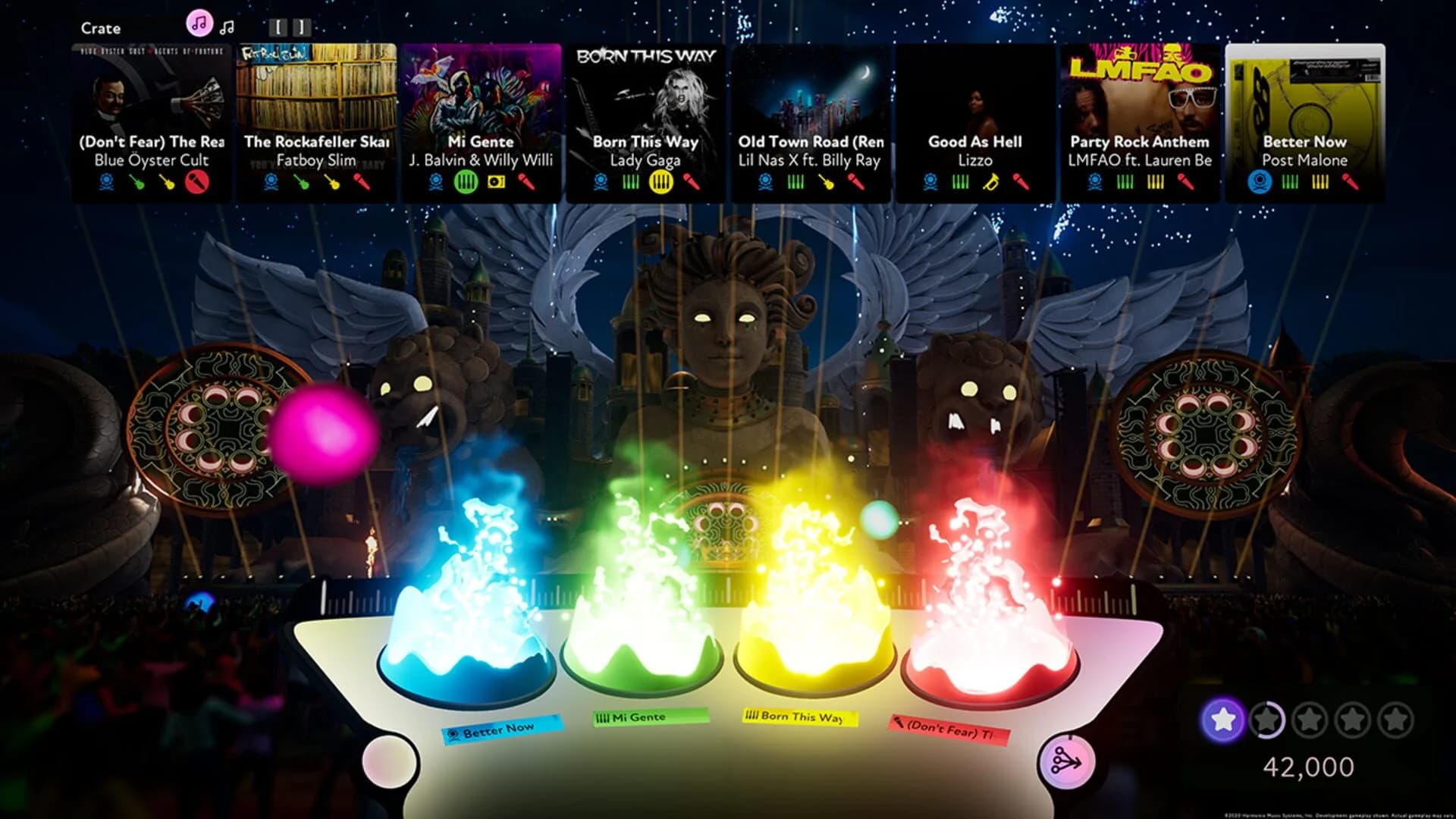Click the red vocal icon on Old Town Road
The image size is (1456, 819).
coord(858,182)
